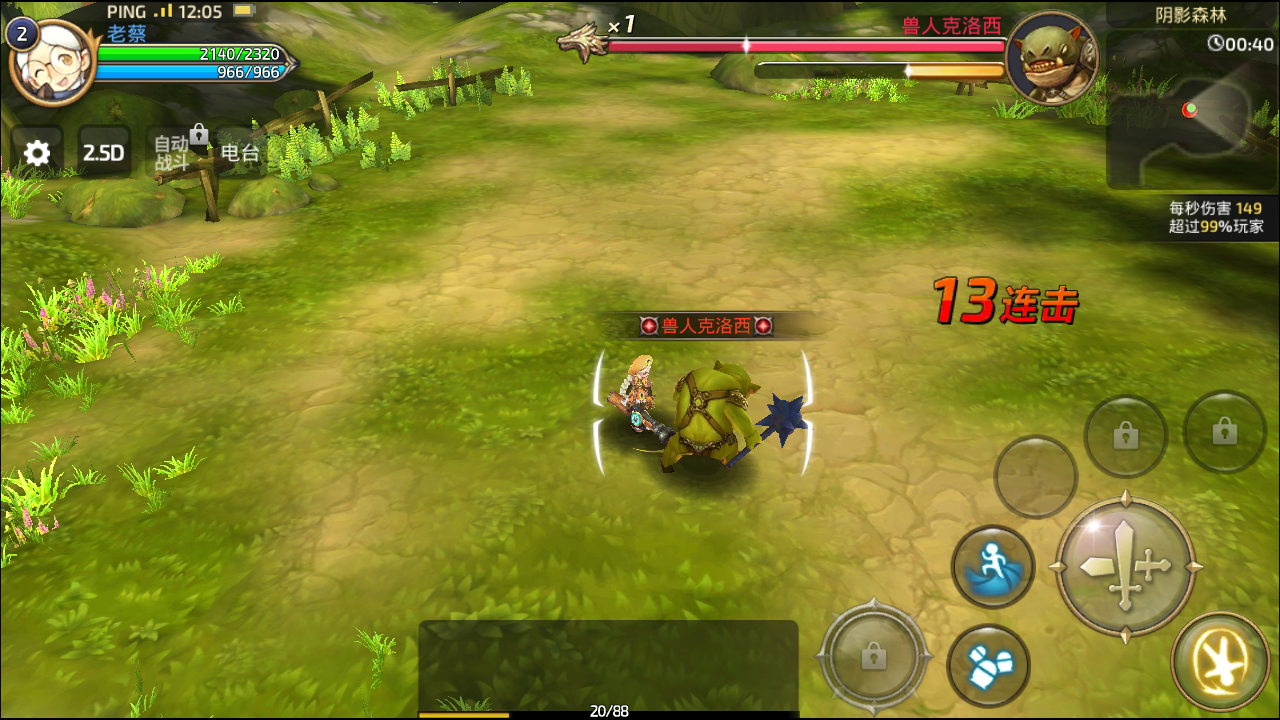Open the gear settings menu
This screenshot has height=720, width=1280.
pos(37,153)
